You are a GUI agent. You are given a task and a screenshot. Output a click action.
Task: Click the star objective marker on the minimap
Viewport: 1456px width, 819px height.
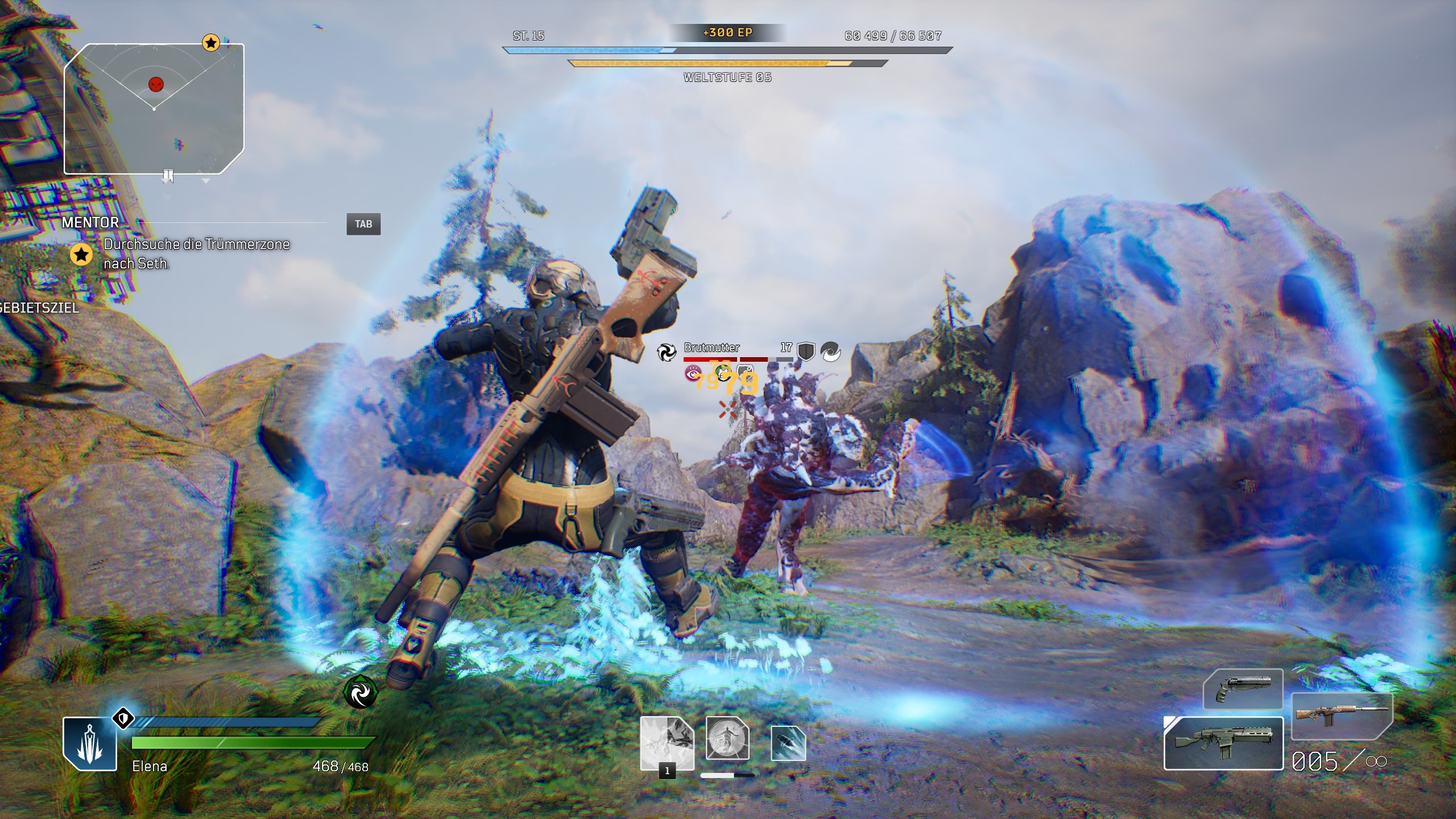[211, 42]
